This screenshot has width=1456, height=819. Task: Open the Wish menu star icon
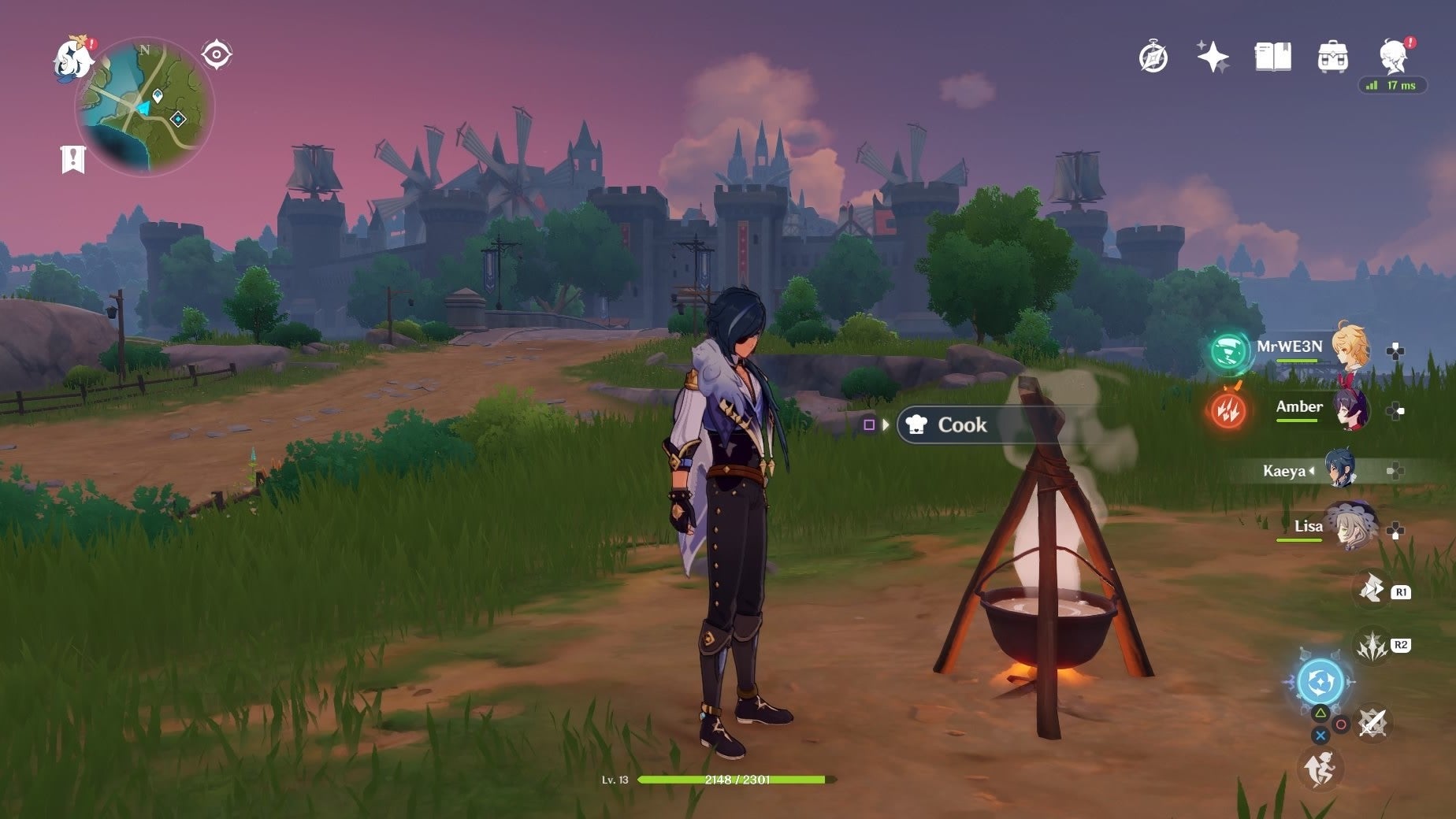coord(1214,55)
